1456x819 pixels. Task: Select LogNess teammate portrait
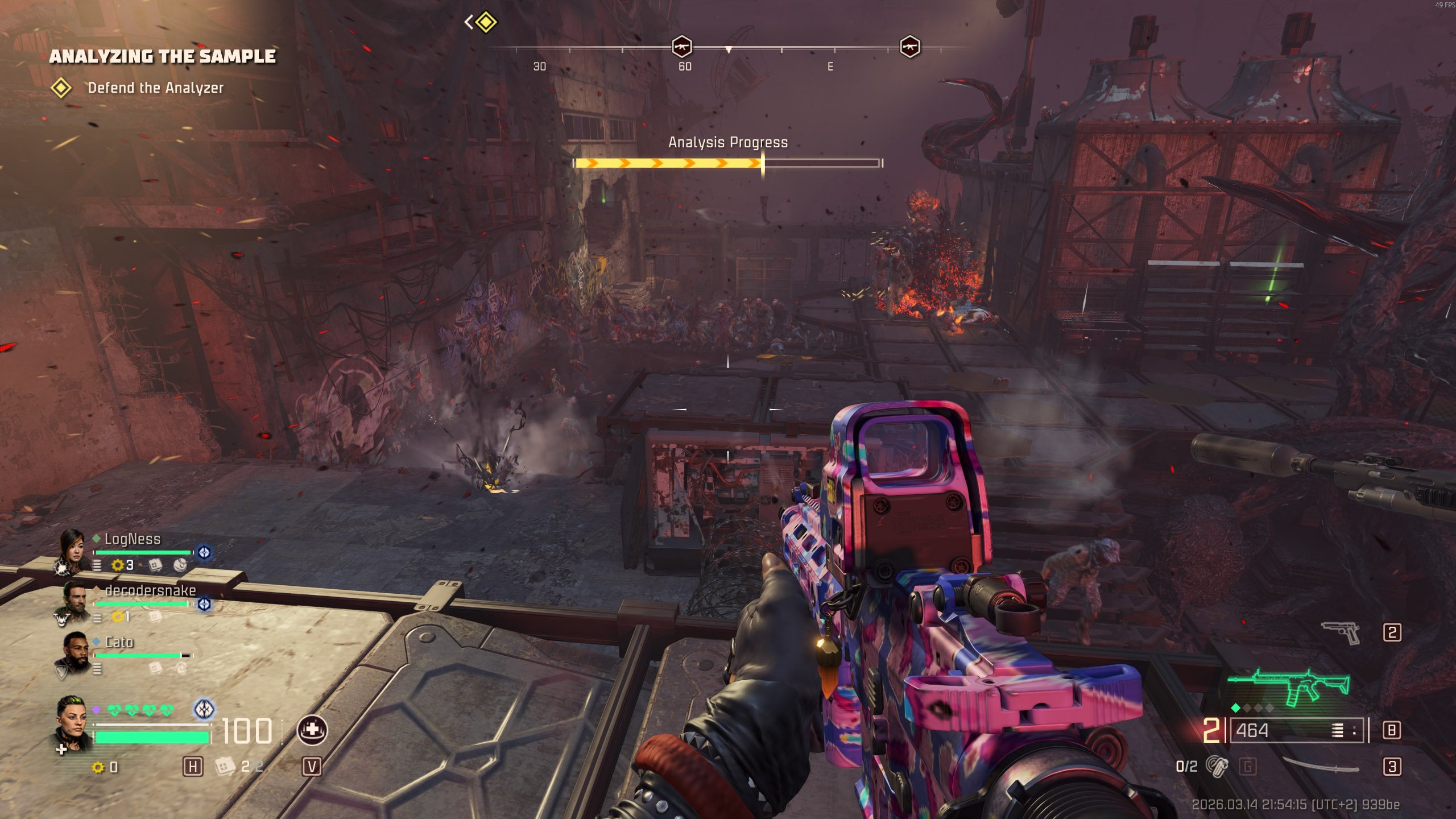click(x=73, y=547)
